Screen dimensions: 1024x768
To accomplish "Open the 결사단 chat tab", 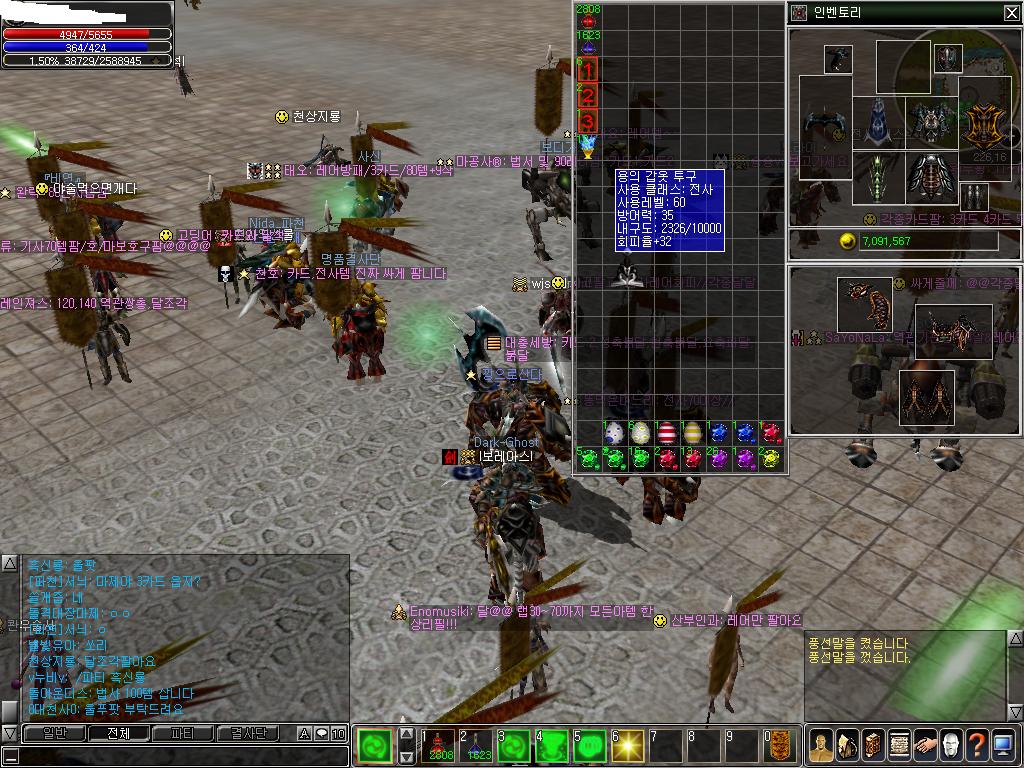I will 248,733.
